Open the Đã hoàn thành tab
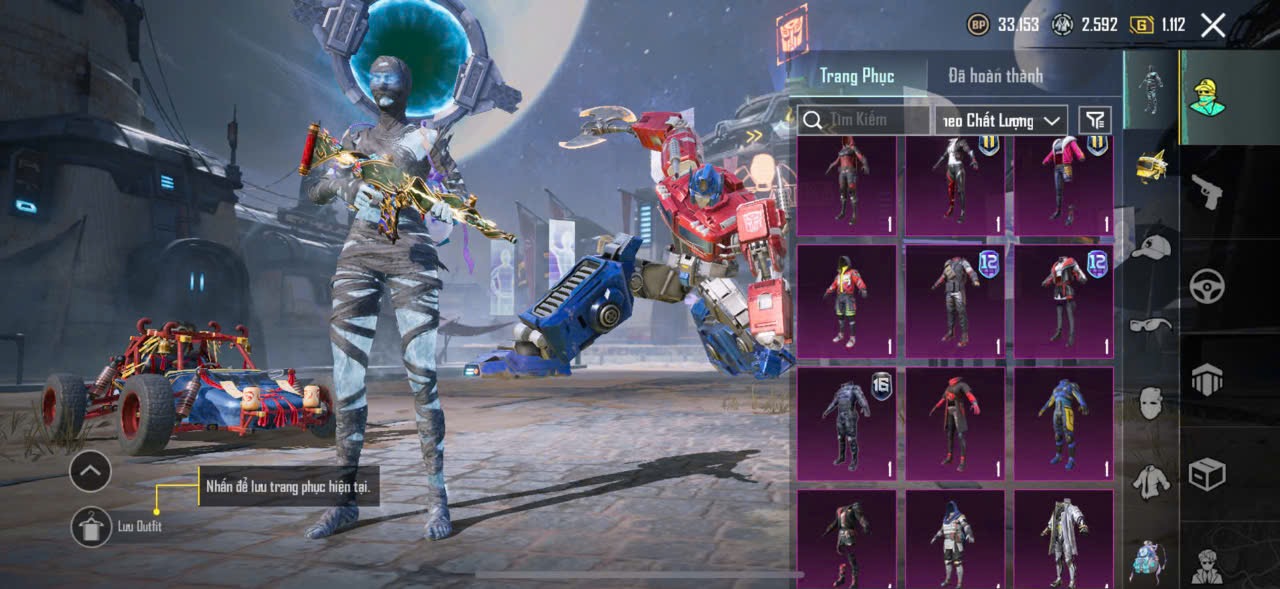The width and height of the screenshot is (1280, 589). 995,76
